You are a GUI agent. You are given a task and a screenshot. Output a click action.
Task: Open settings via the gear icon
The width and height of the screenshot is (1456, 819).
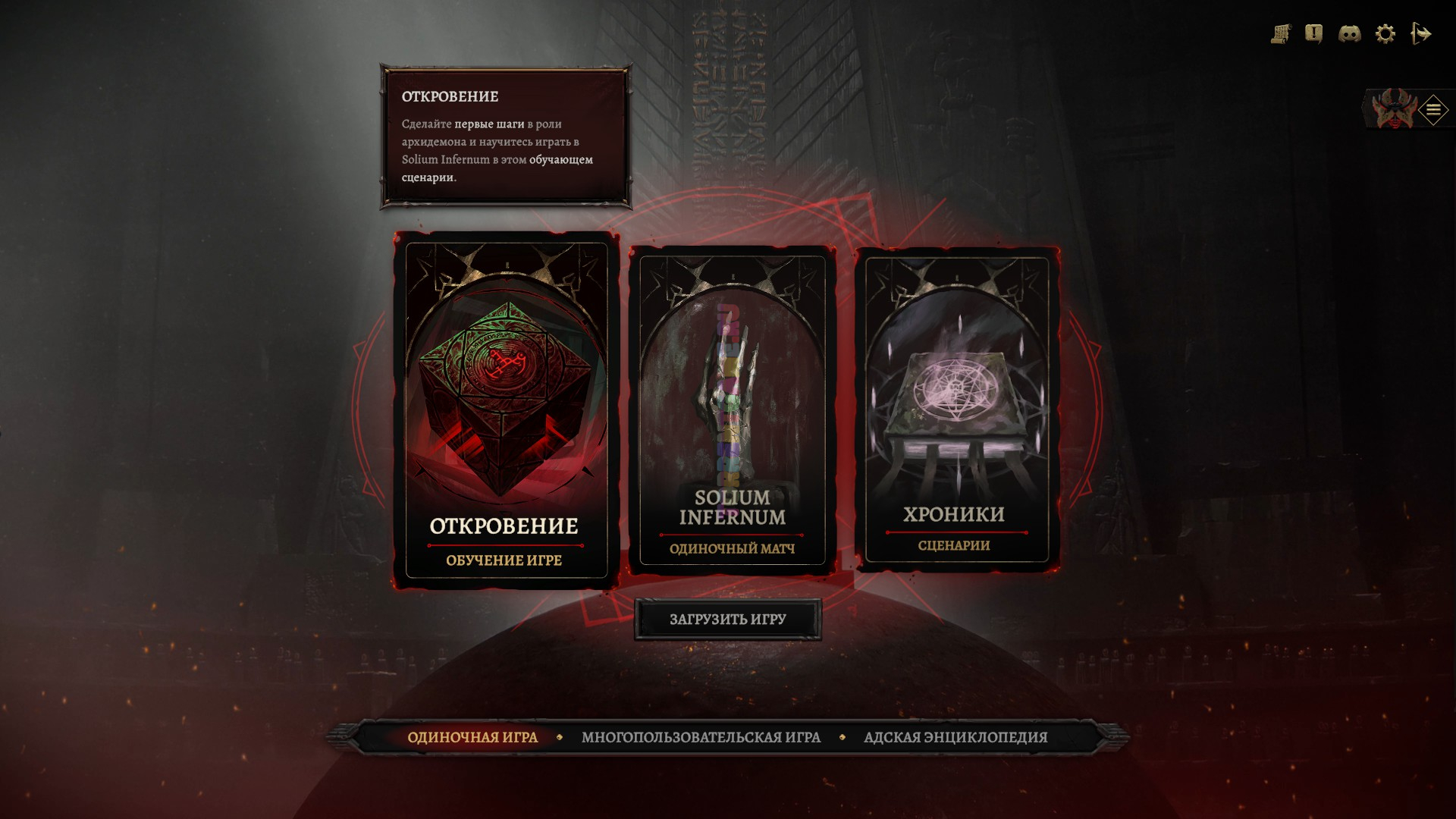pos(1385,34)
